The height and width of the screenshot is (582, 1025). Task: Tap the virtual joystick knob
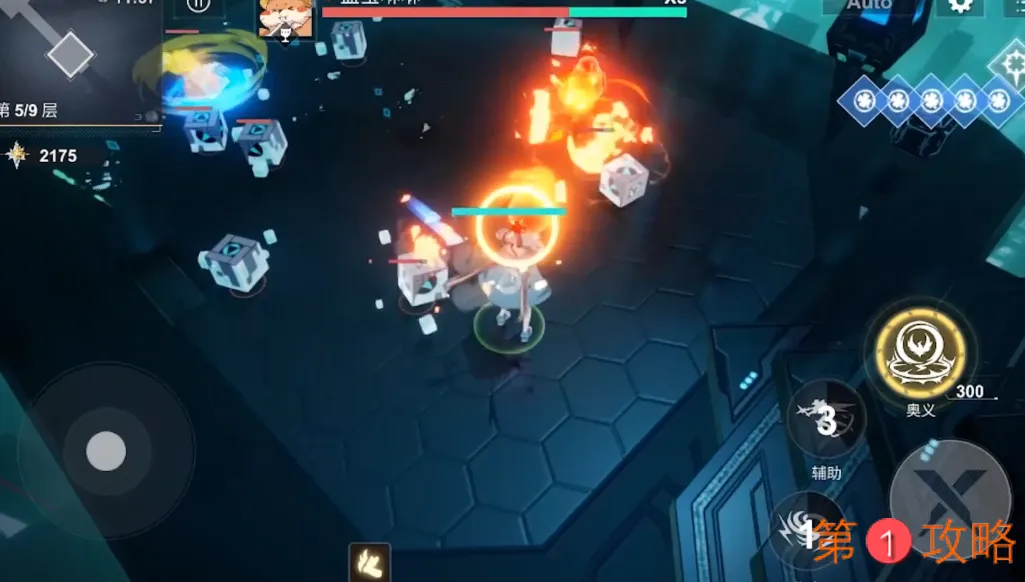pos(106,451)
